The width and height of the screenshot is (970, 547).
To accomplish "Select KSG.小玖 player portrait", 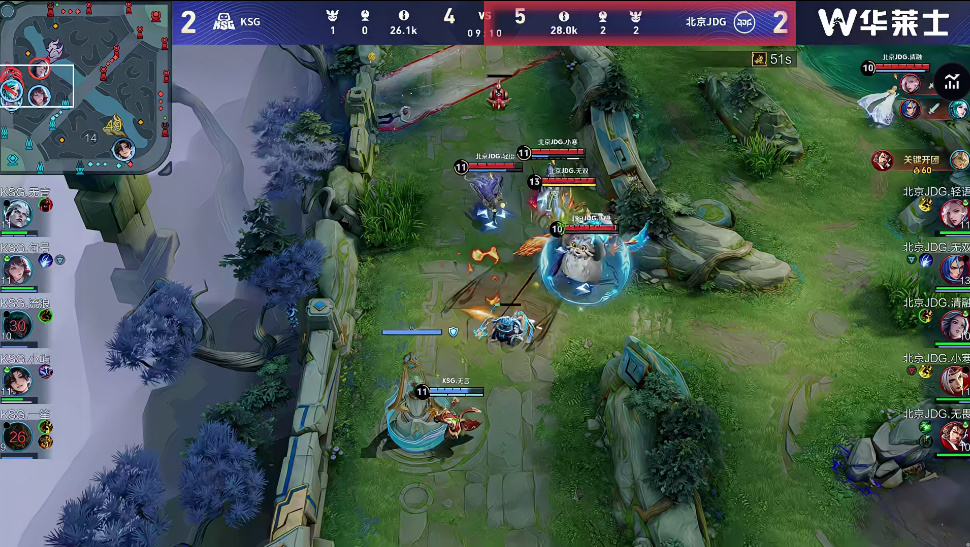I will (x=17, y=380).
